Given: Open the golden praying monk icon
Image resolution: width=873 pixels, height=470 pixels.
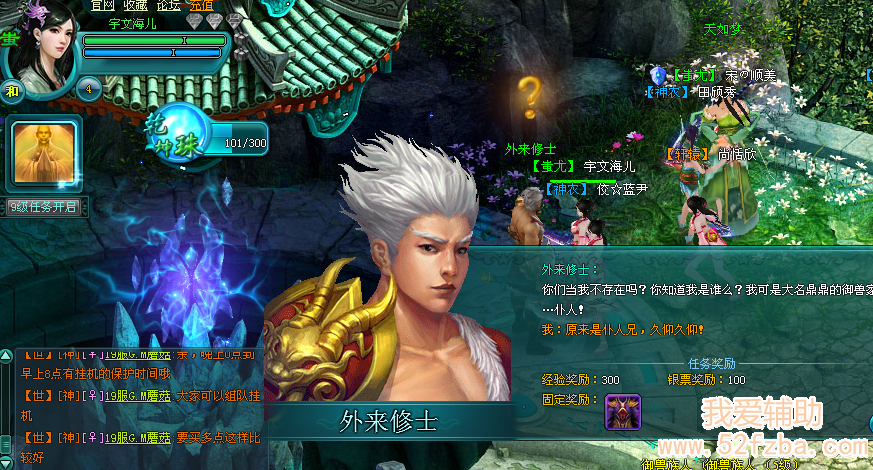Looking at the screenshot, I should tap(44, 152).
